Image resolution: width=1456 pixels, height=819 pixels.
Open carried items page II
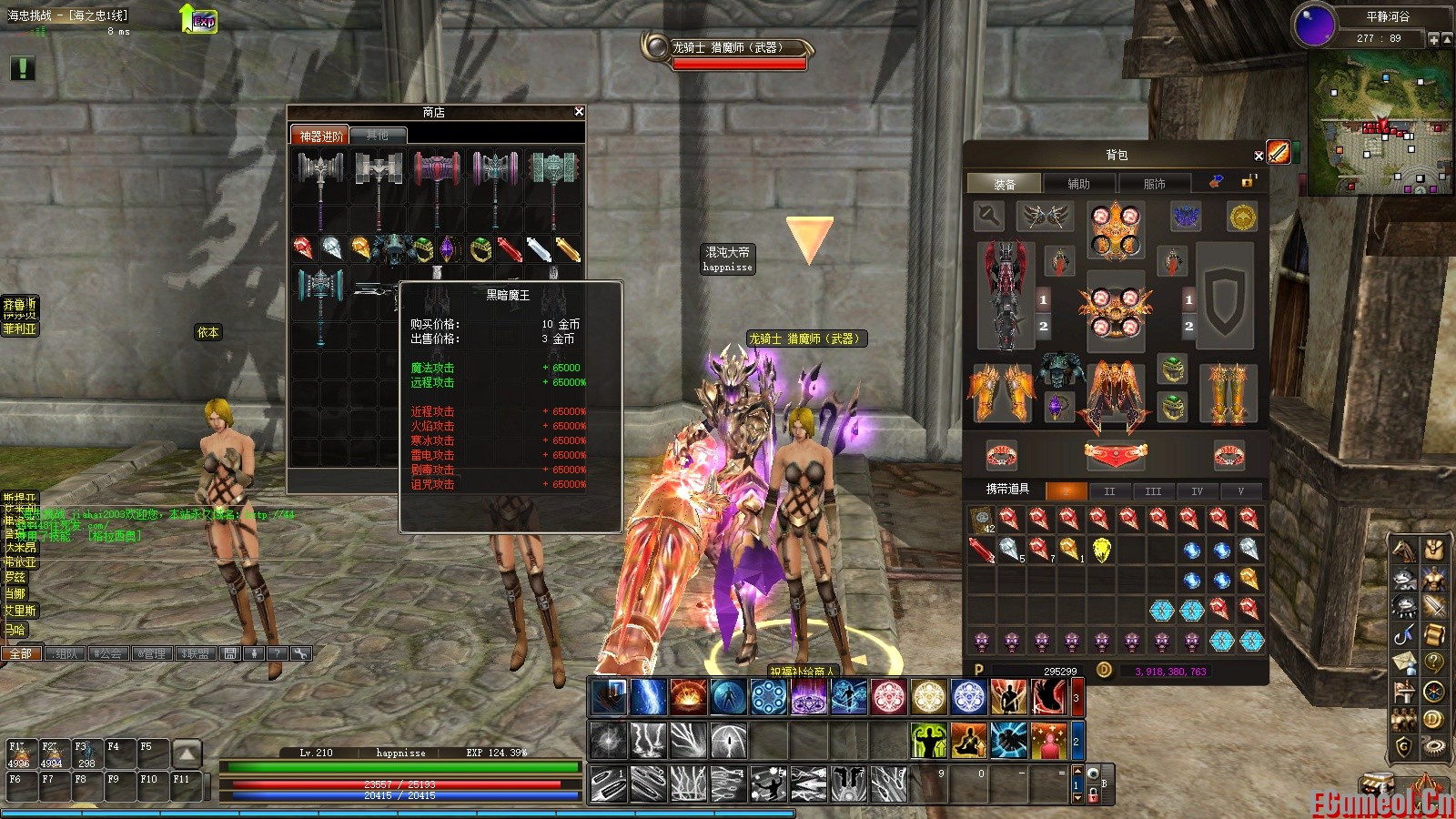click(1109, 491)
